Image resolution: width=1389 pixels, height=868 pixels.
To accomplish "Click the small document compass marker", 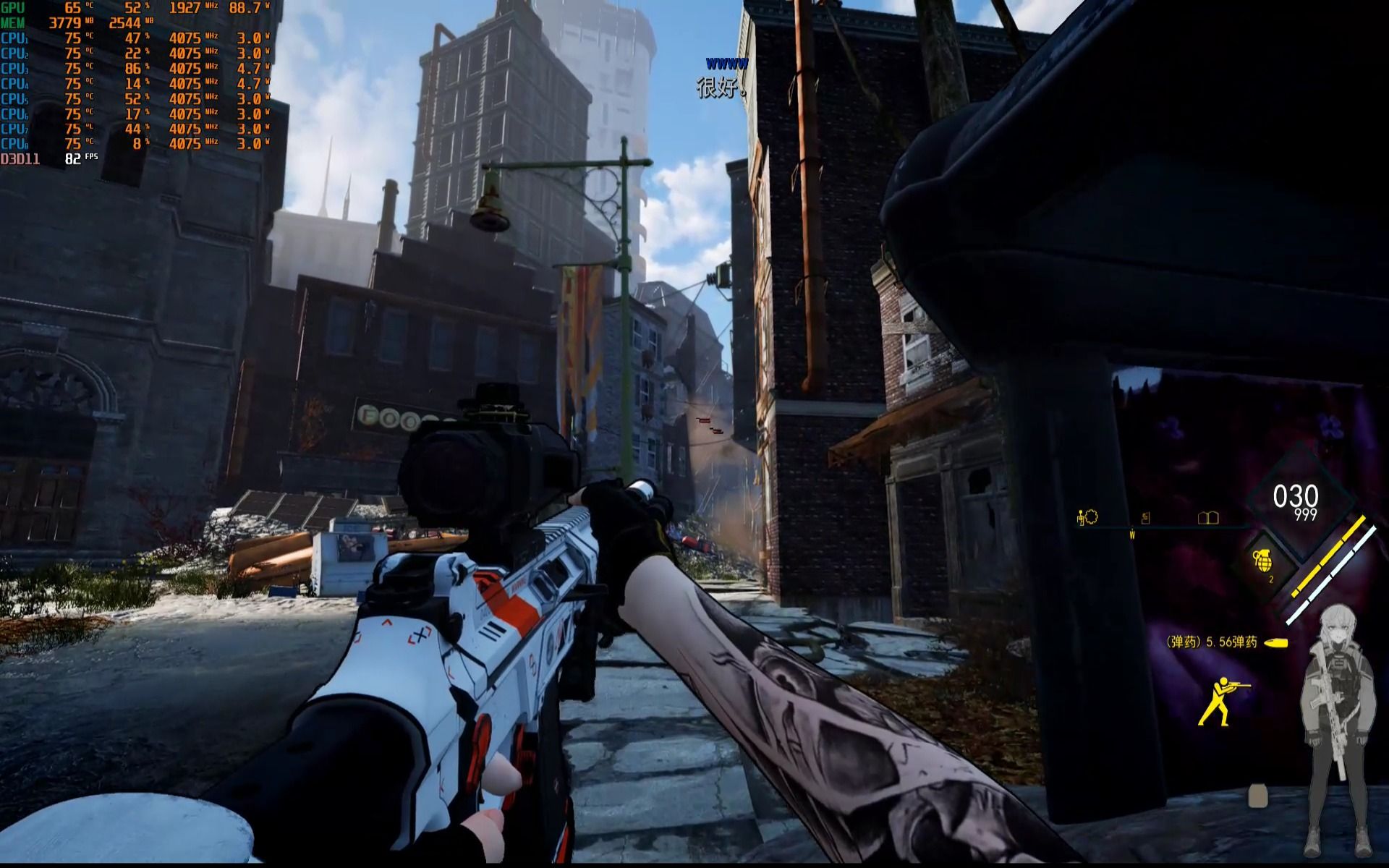I will (1146, 518).
